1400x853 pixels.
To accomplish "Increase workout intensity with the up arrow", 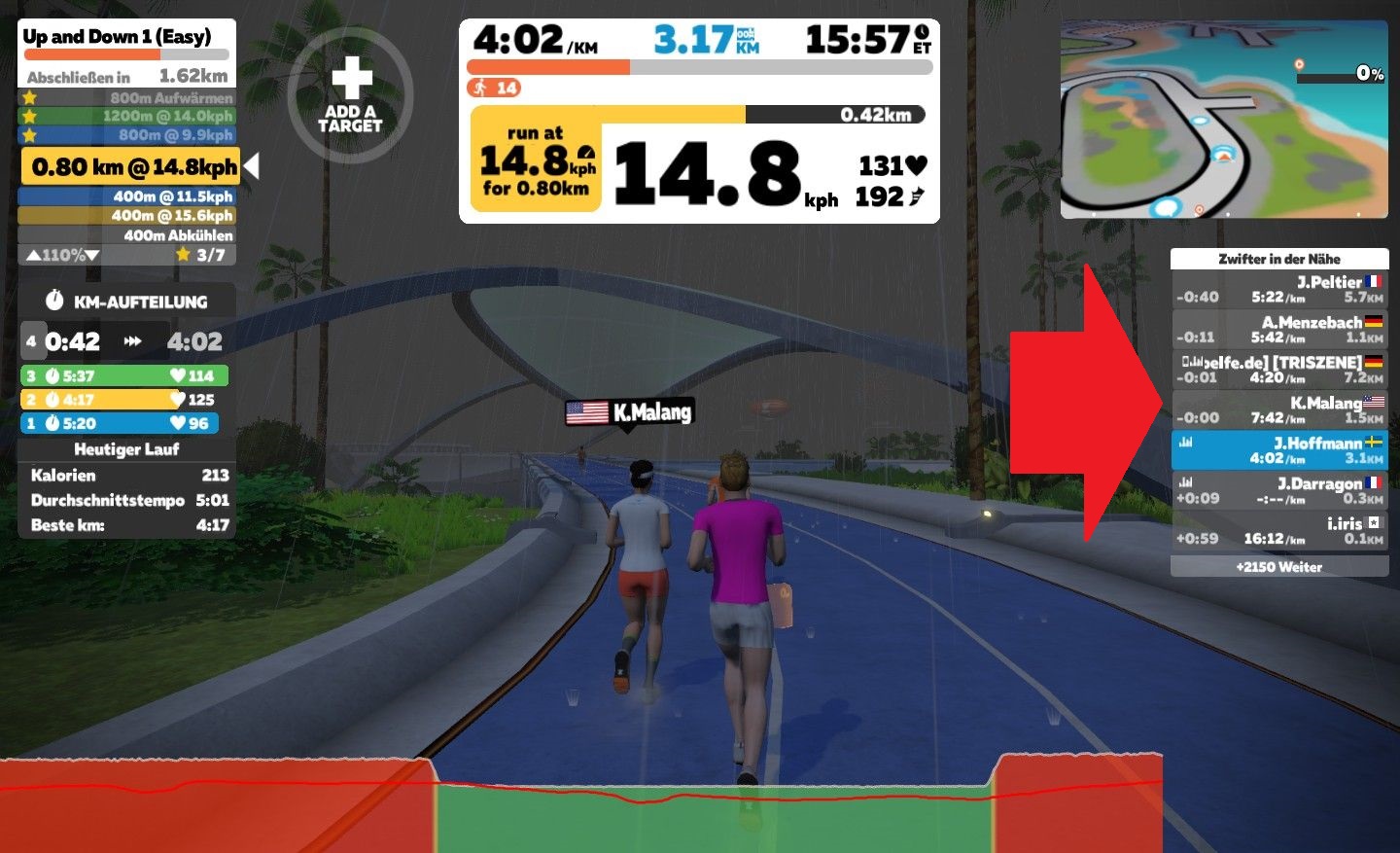I will pos(33,256).
